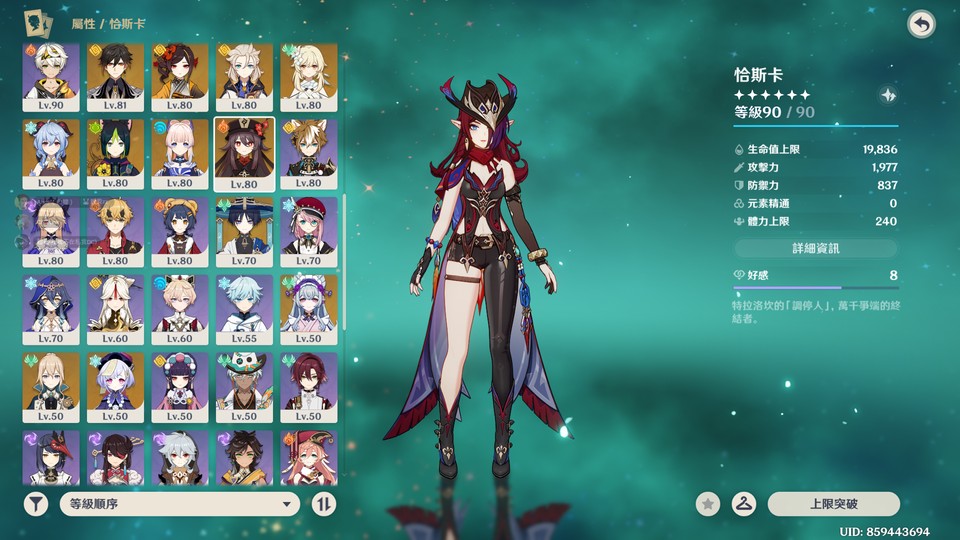
Task: Click the return arrow button
Action: pos(921,25)
